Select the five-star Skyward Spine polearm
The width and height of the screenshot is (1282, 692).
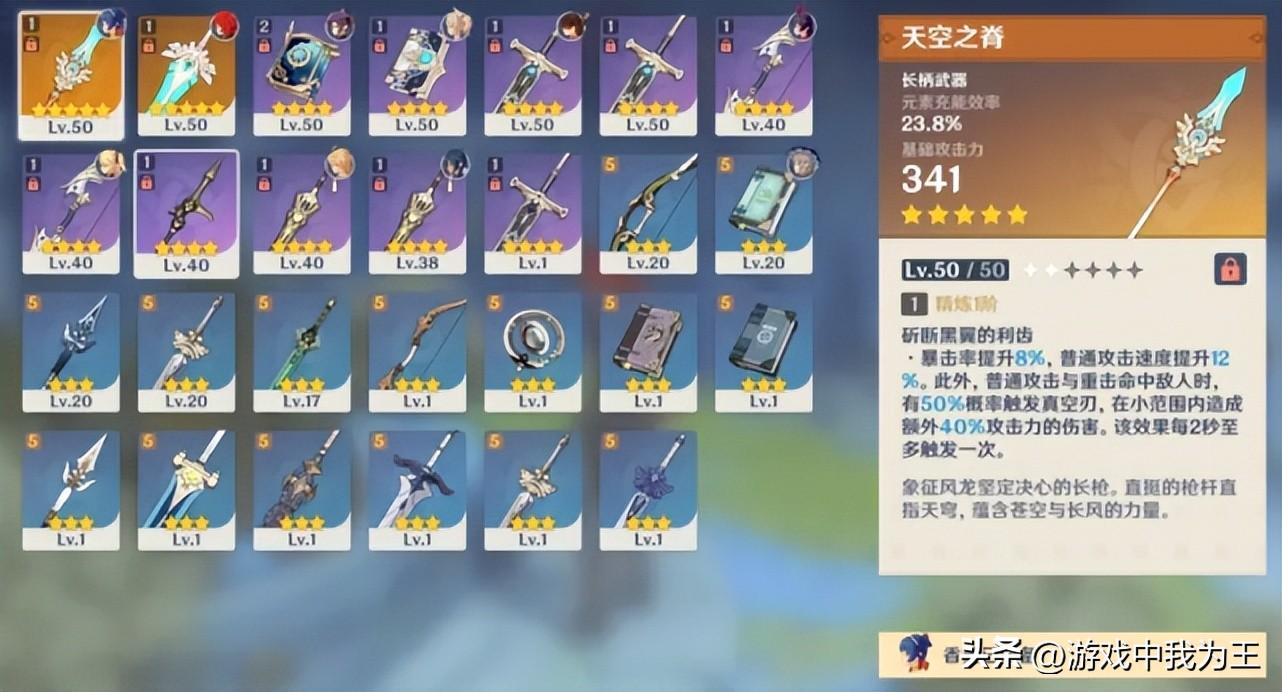pos(70,73)
